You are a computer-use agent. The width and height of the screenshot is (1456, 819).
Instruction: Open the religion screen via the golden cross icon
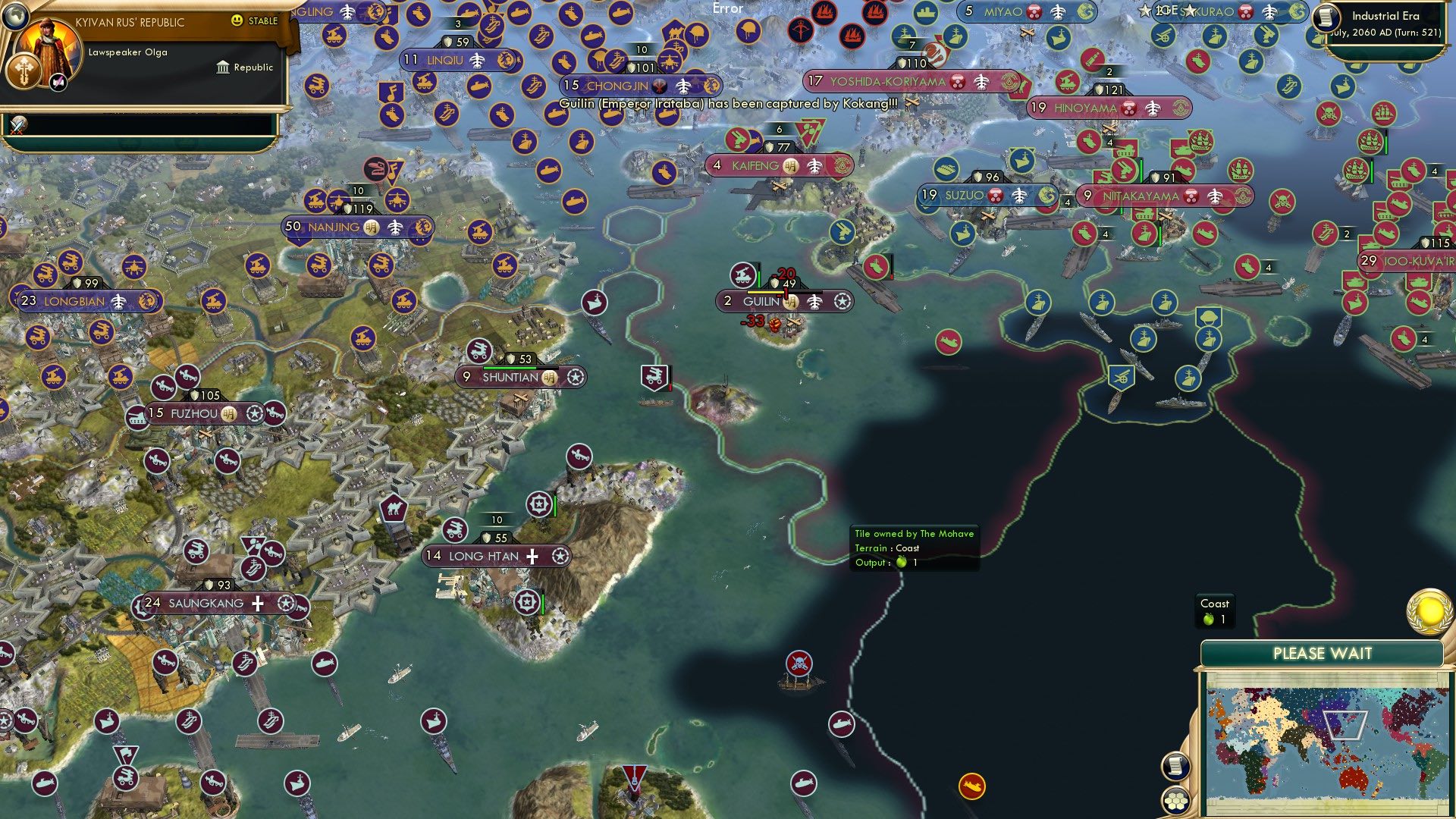pyautogui.click(x=24, y=72)
